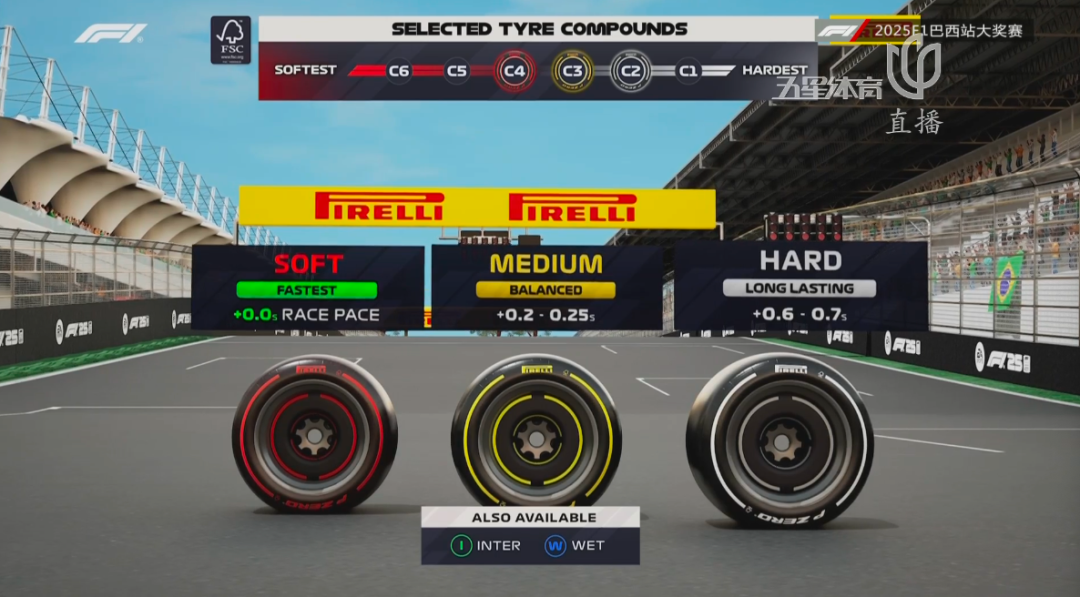Viewport: 1080px width, 597px height.
Task: Select the yellow-ringed C3 compound badge
Action: [x=572, y=71]
